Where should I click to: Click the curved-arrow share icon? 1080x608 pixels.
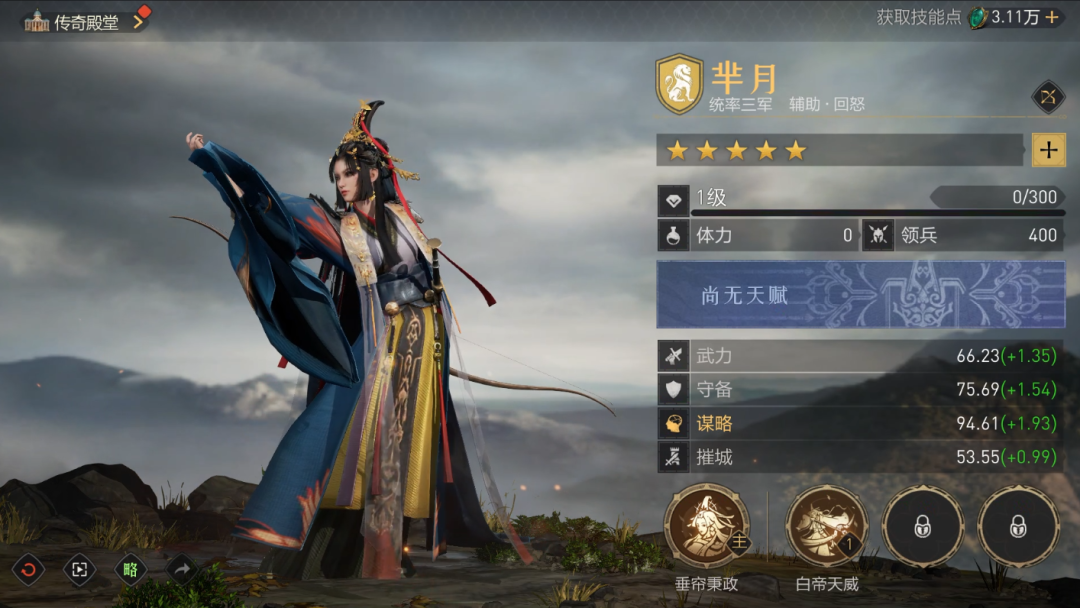pos(182,570)
